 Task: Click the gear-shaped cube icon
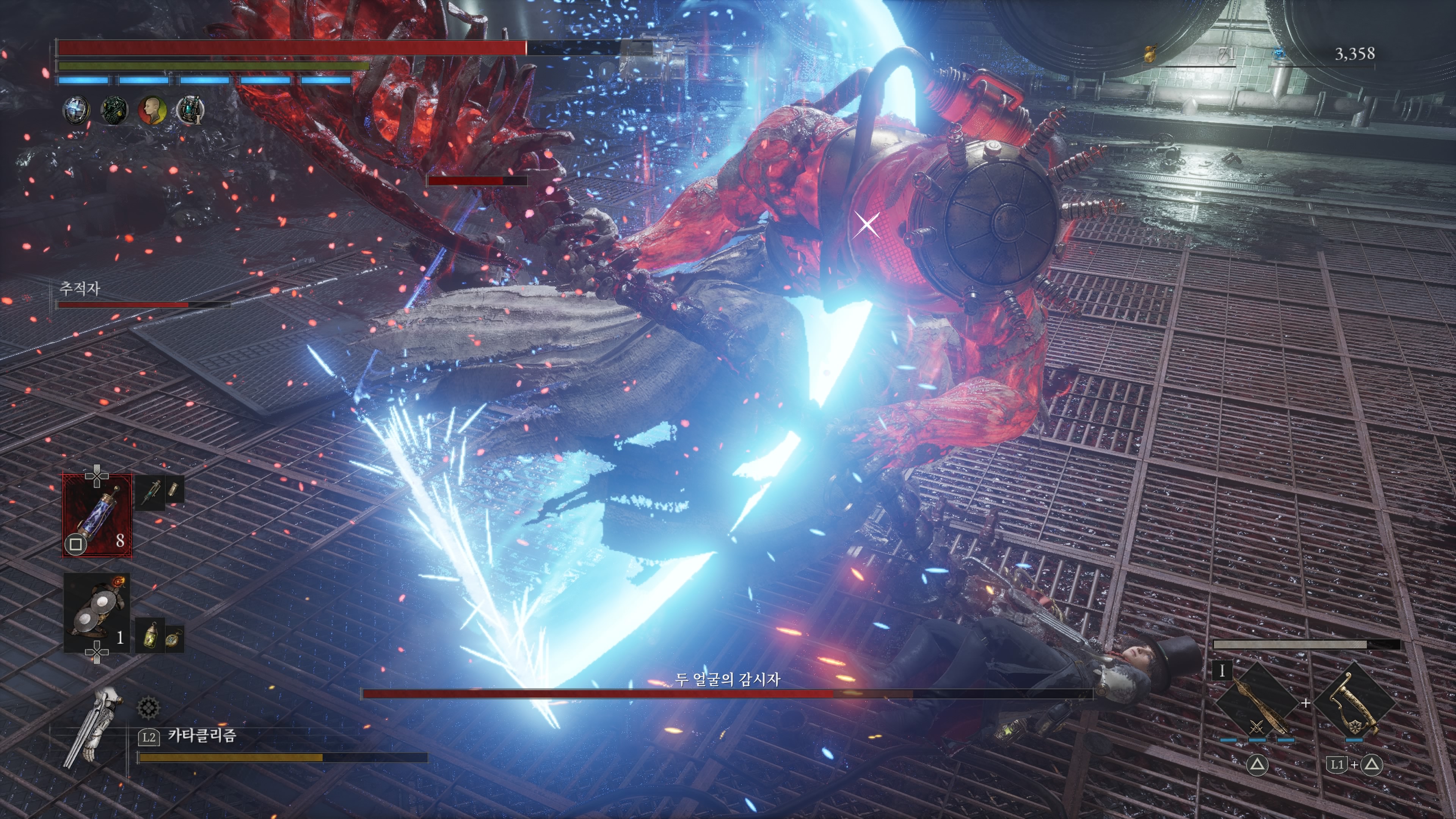coord(148,707)
